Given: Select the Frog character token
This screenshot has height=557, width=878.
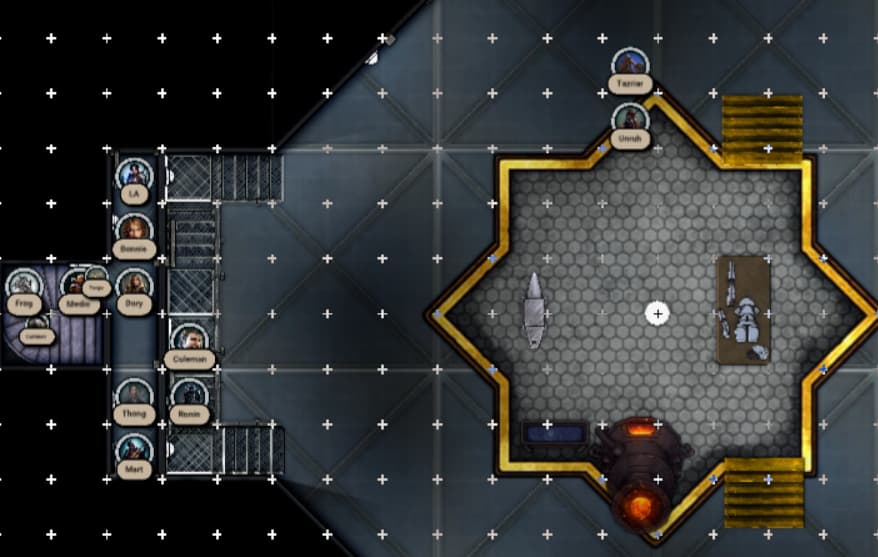Looking at the screenshot, I should 22,286.
